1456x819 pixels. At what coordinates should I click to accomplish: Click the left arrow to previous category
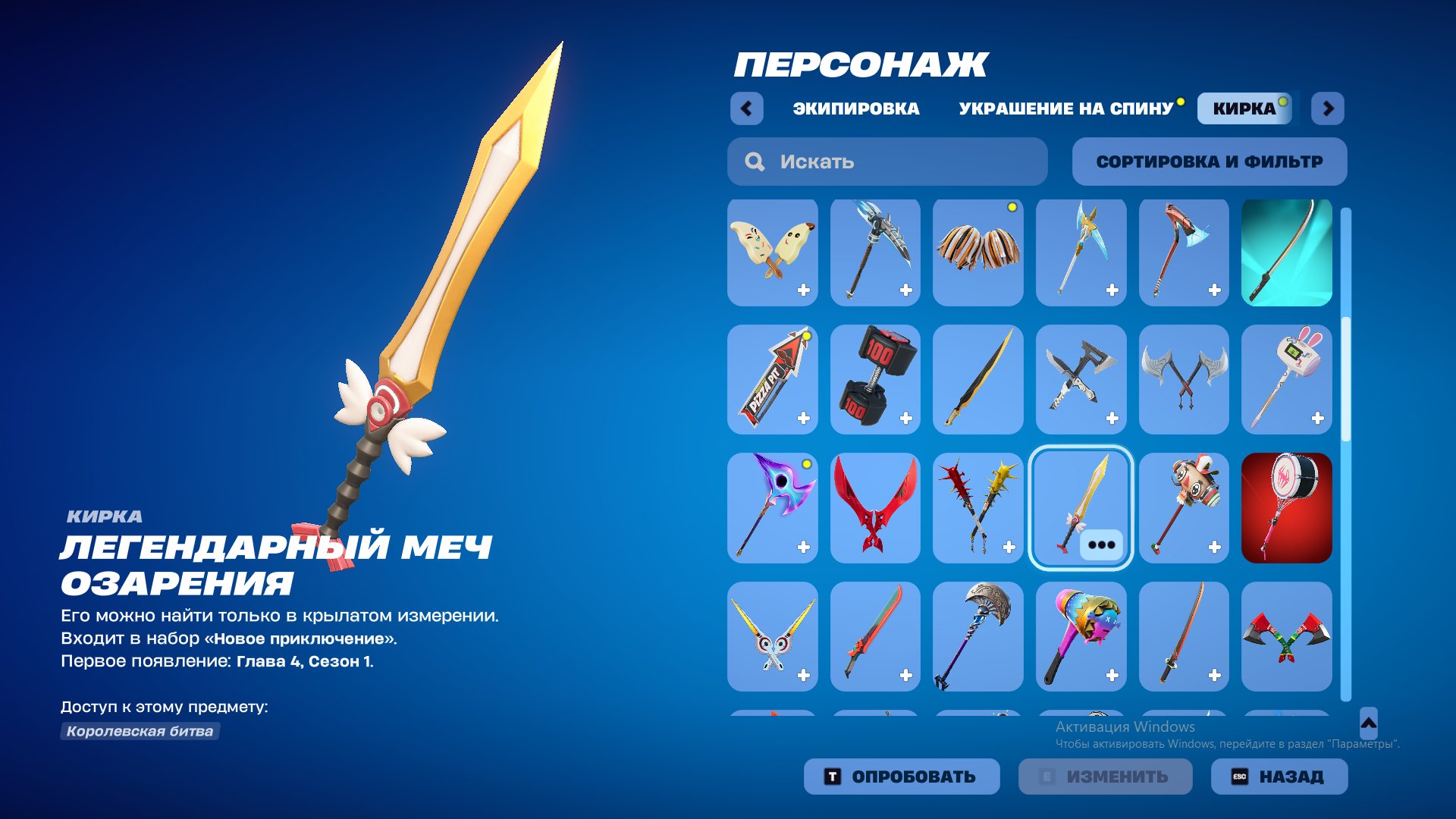point(748,108)
